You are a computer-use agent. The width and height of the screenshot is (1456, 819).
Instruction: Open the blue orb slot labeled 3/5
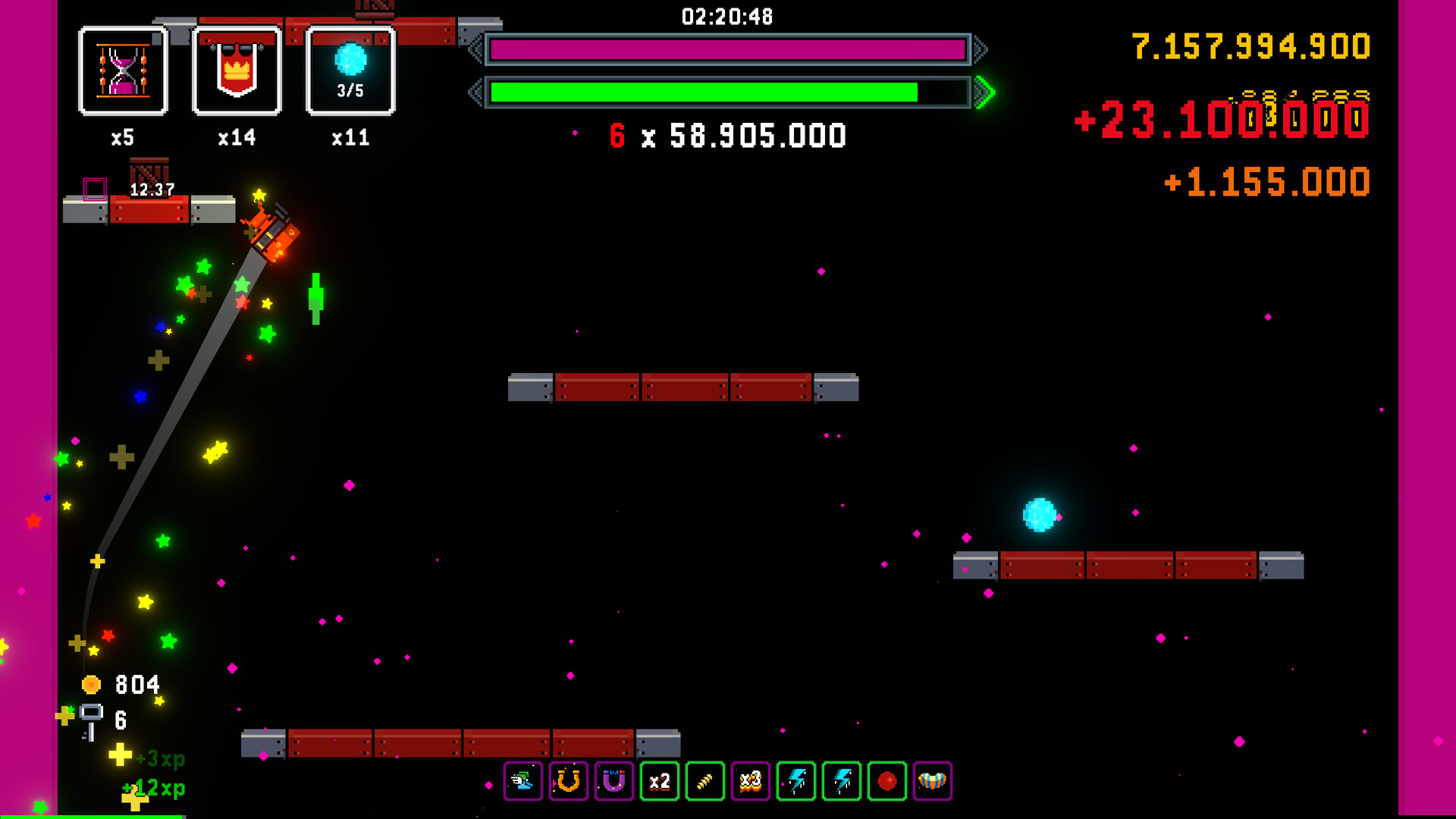350,72
